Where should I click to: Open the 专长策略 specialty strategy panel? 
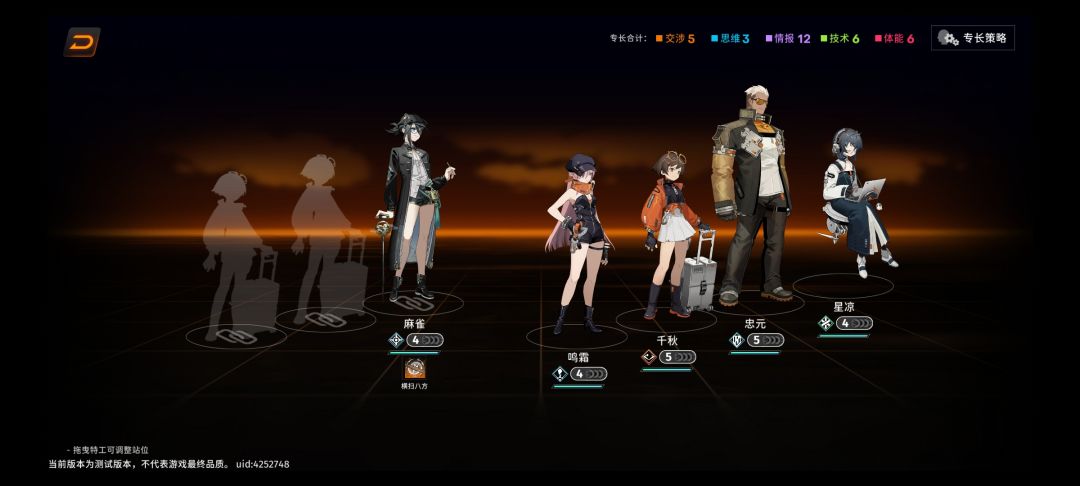972,38
